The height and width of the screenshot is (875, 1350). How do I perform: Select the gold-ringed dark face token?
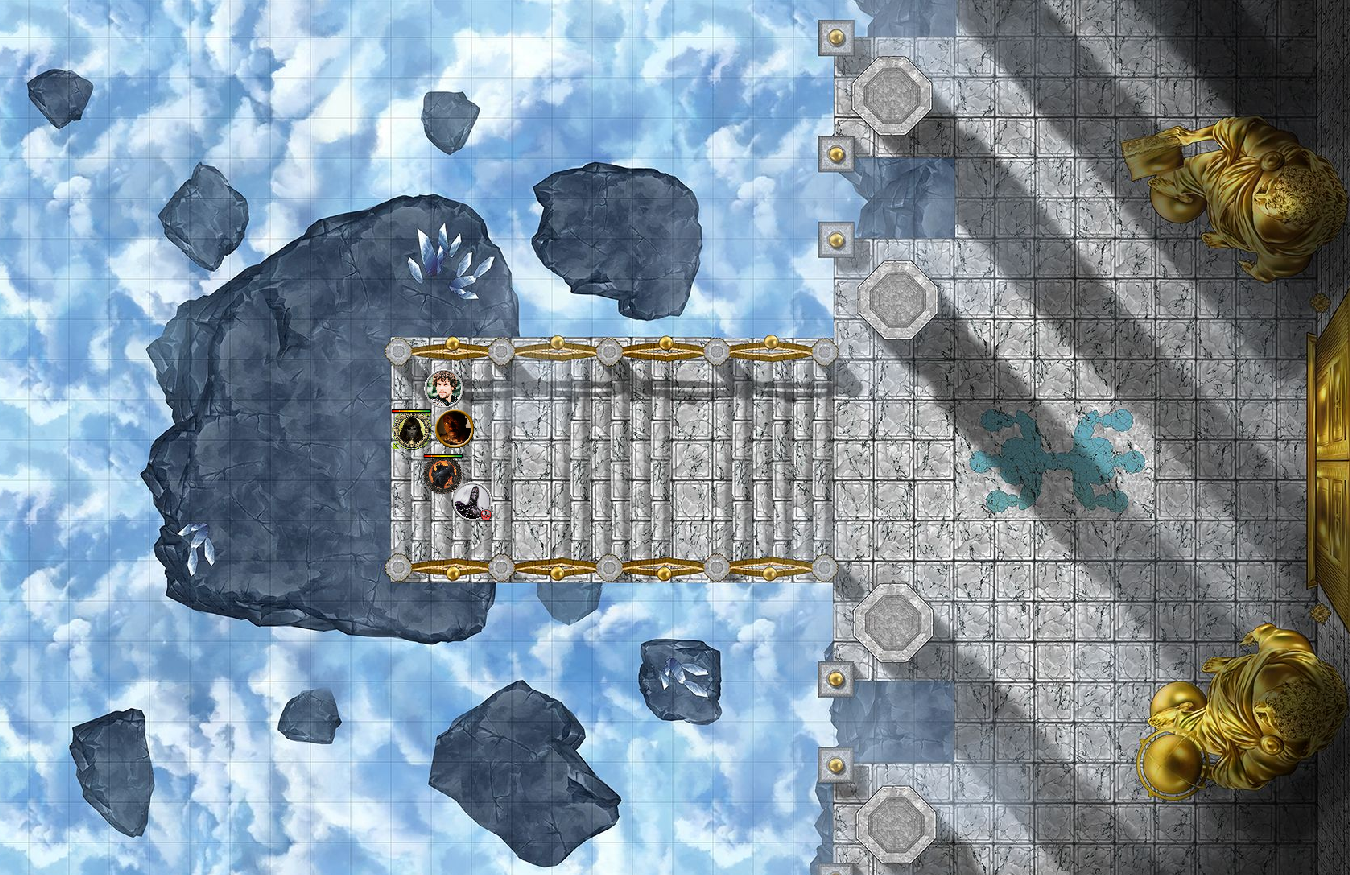[x=453, y=429]
